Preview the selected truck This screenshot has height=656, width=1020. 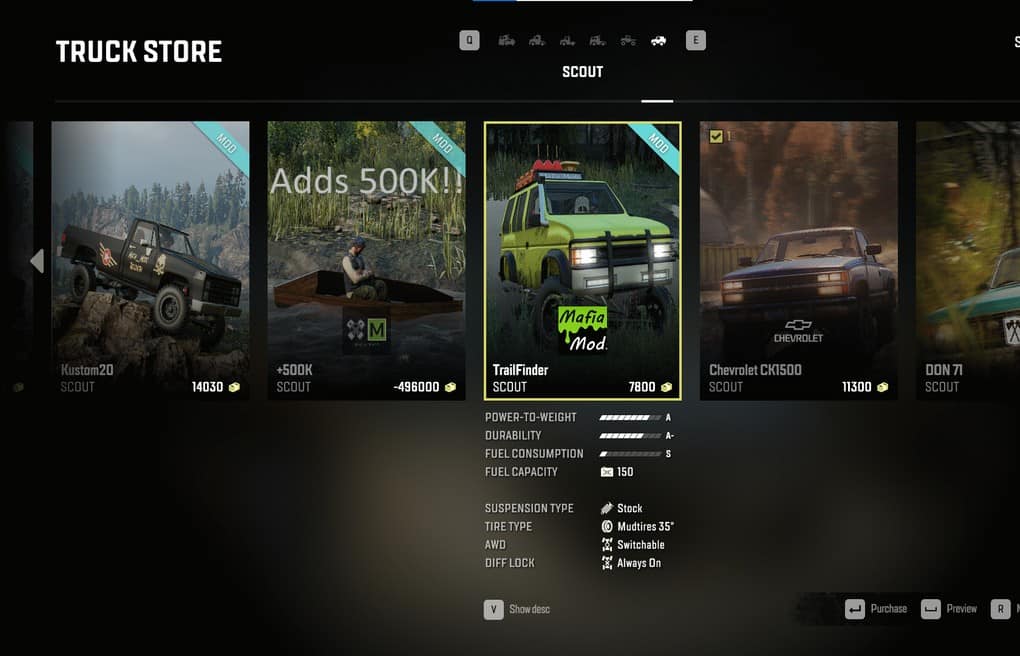pyautogui.click(x=950, y=609)
